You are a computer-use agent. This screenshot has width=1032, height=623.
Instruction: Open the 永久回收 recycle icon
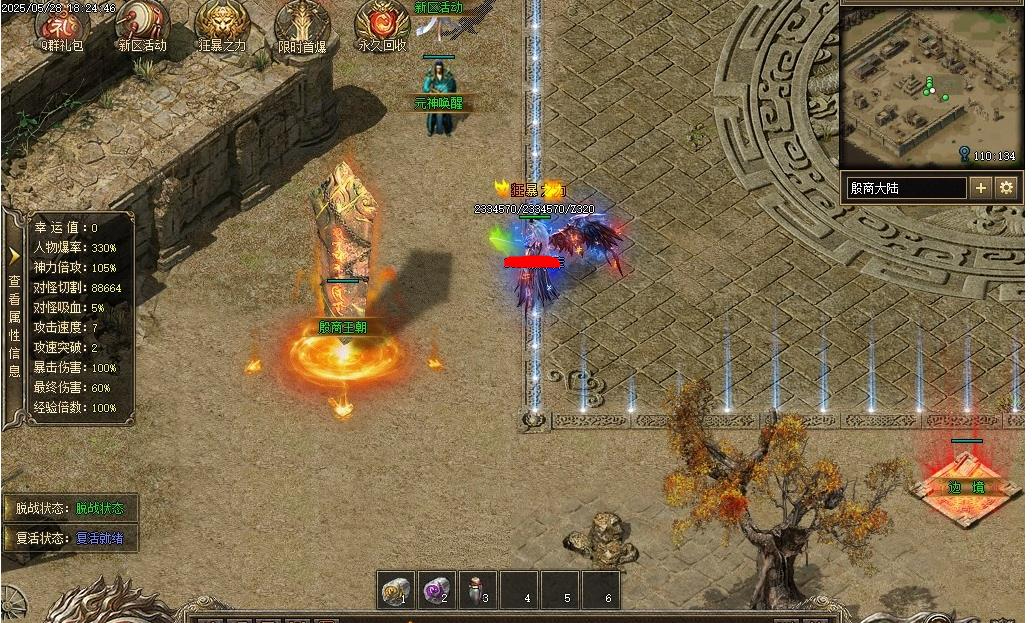click(382, 24)
